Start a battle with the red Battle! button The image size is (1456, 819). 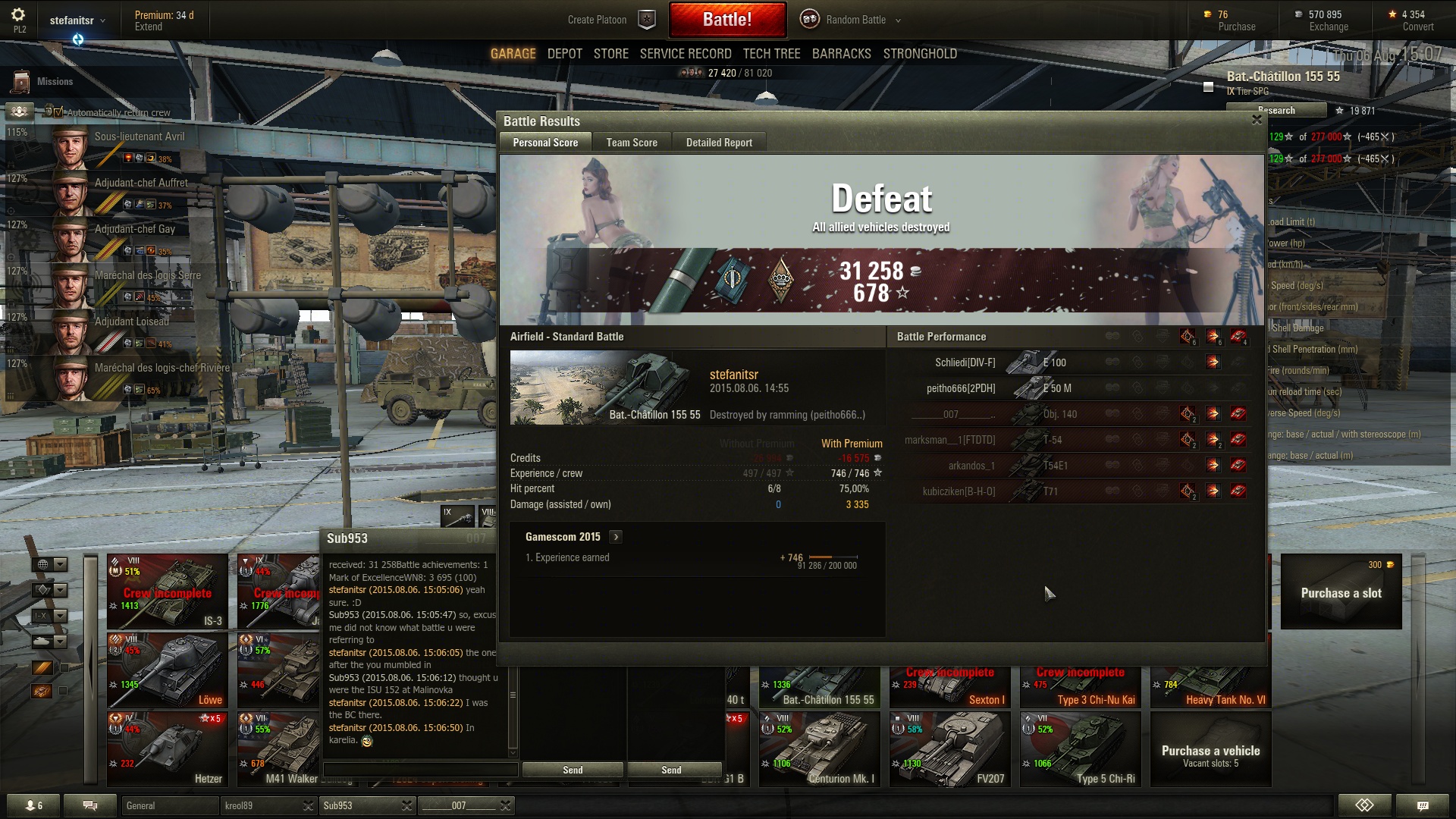[x=726, y=20]
